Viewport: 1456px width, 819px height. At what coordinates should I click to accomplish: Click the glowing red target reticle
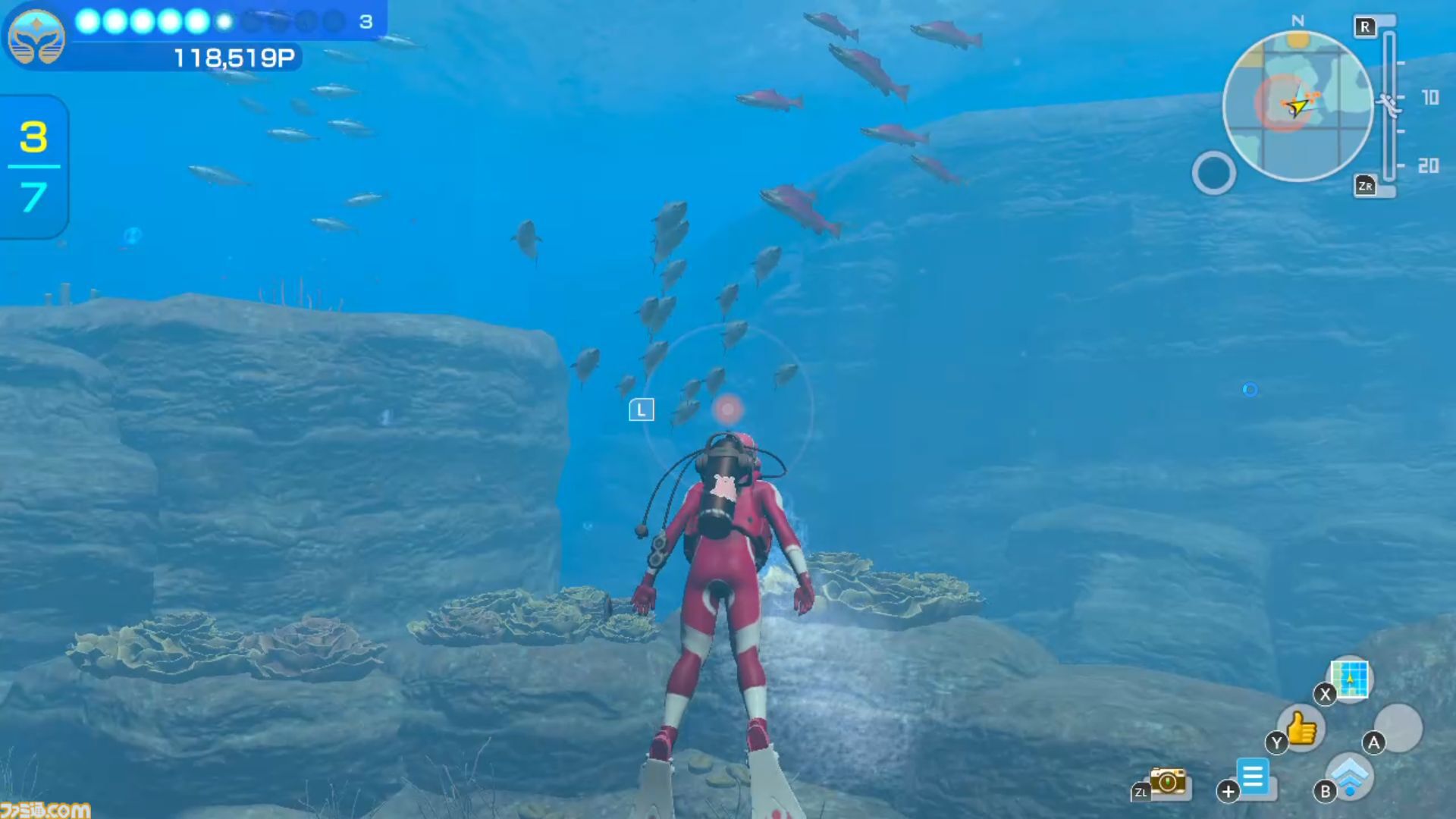726,409
